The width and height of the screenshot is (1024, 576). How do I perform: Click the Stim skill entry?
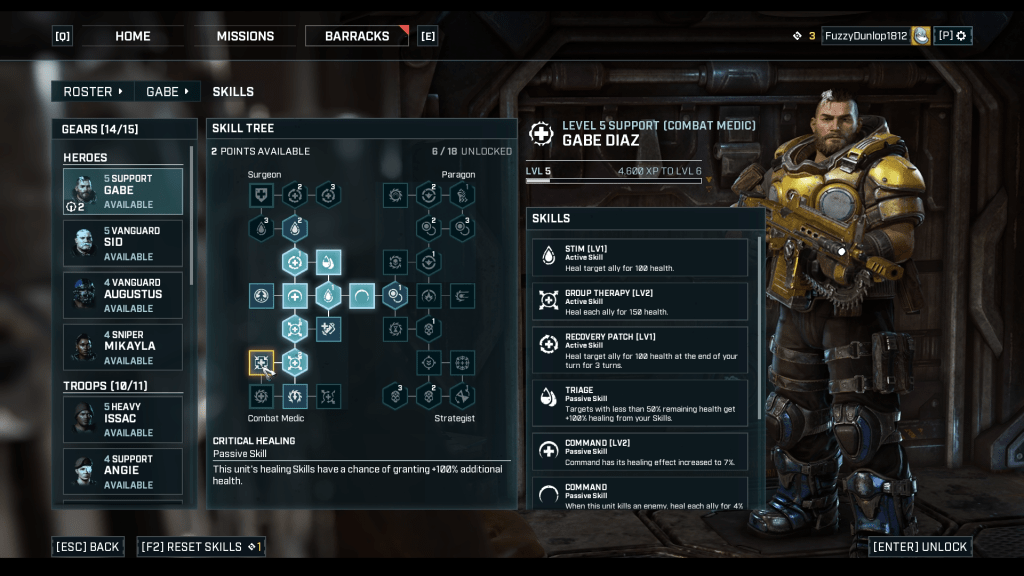click(641, 257)
